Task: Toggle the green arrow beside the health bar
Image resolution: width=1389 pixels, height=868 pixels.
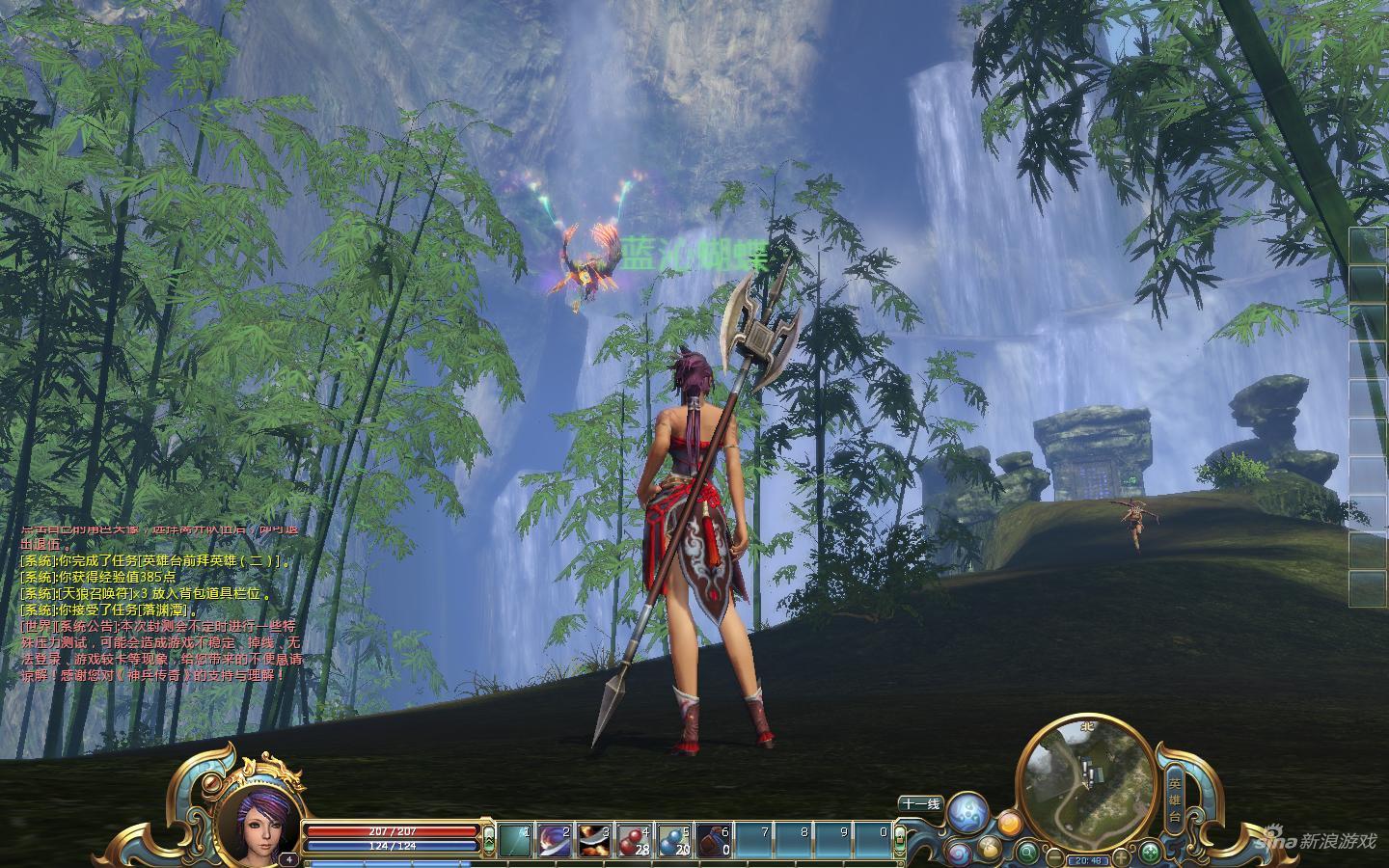Action: point(489,836)
